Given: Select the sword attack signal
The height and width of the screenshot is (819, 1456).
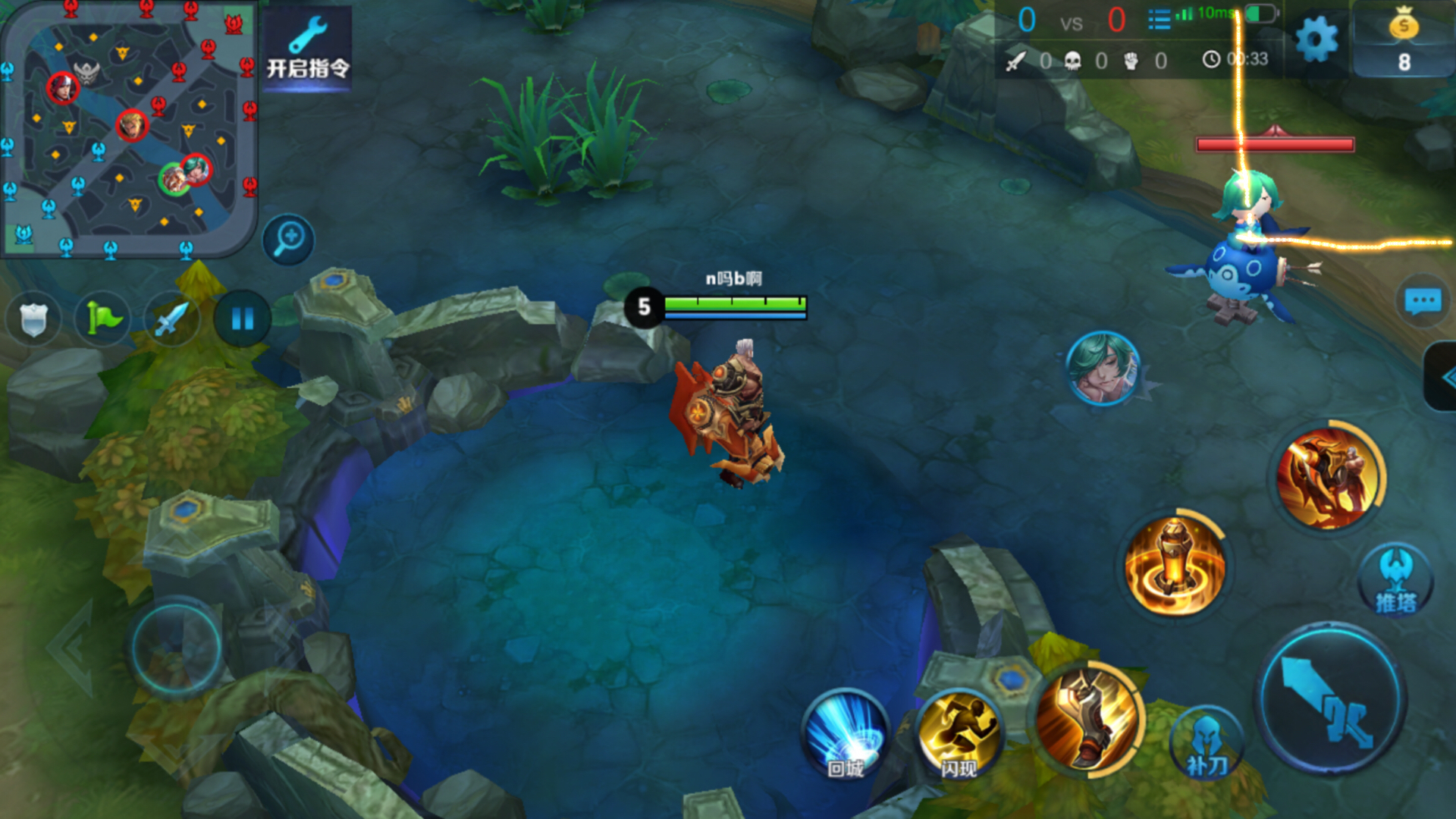Looking at the screenshot, I should point(171,319).
